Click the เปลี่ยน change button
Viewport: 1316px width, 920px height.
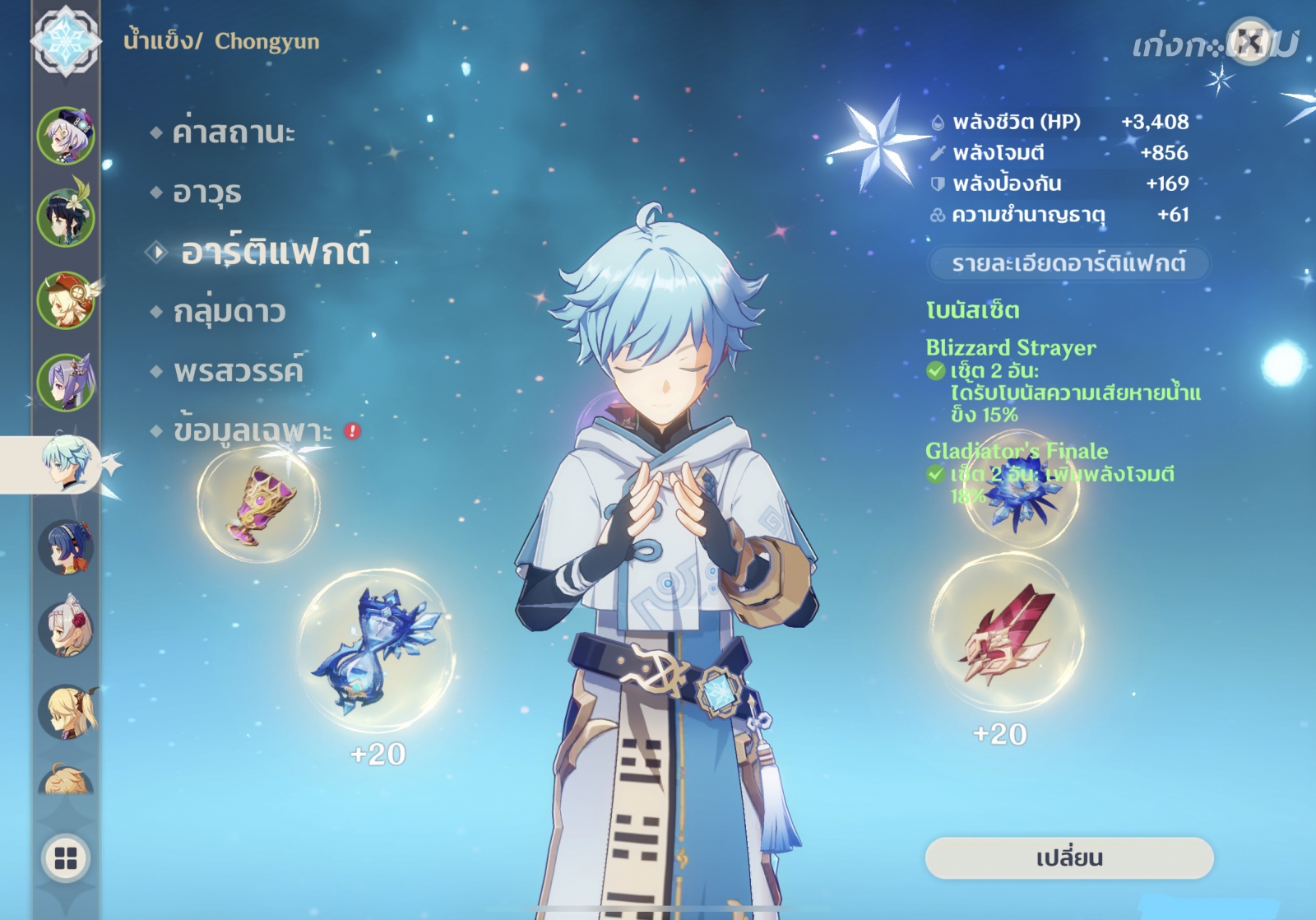pos(1068,858)
